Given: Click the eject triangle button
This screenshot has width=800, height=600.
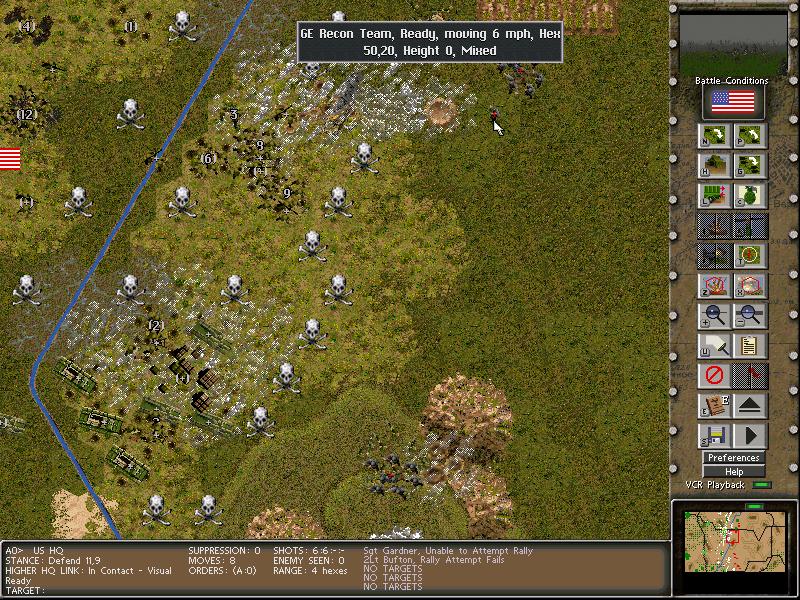Looking at the screenshot, I should click(750, 406).
